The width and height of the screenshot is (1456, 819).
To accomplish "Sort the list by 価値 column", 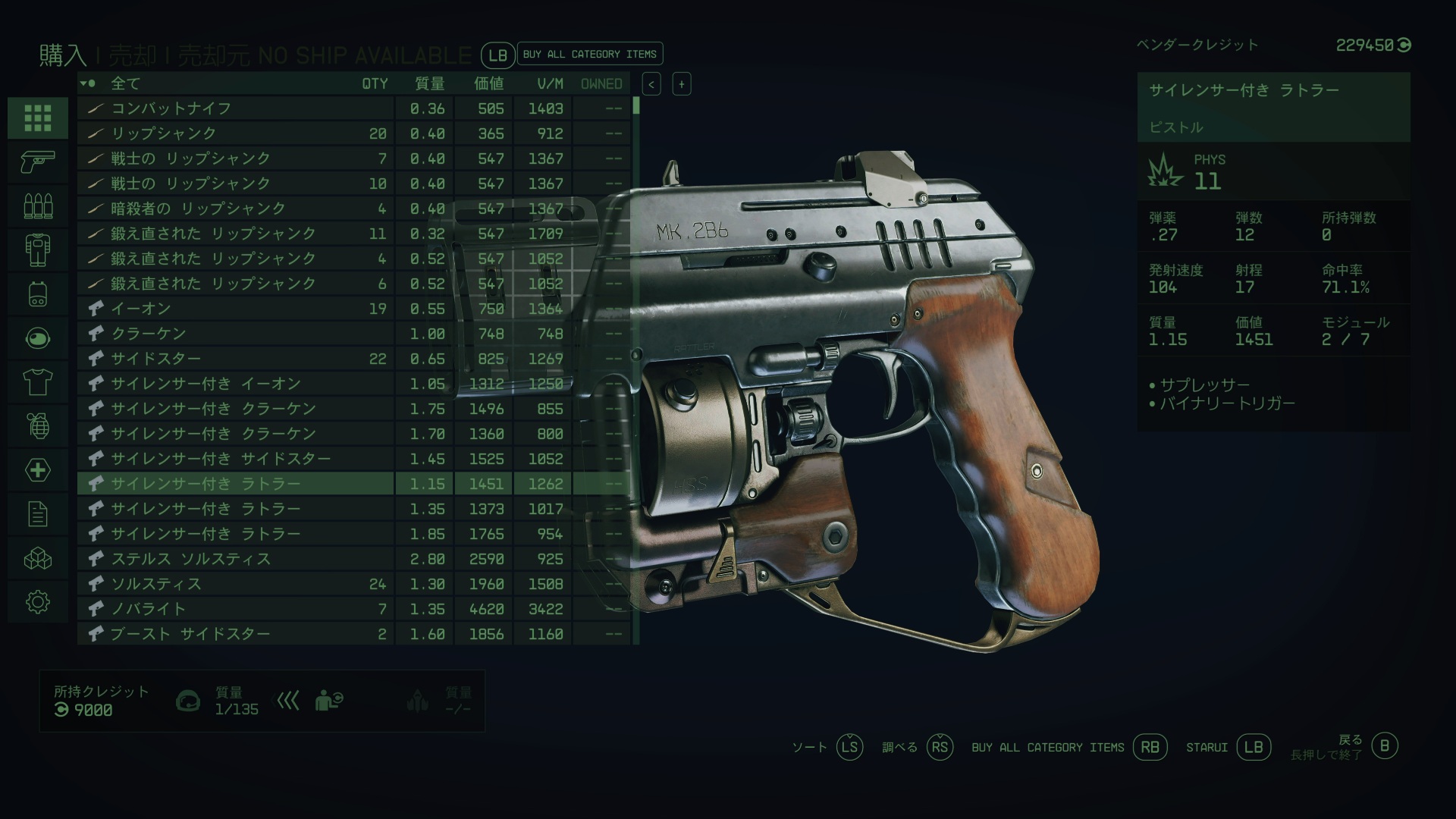I will 488,83.
